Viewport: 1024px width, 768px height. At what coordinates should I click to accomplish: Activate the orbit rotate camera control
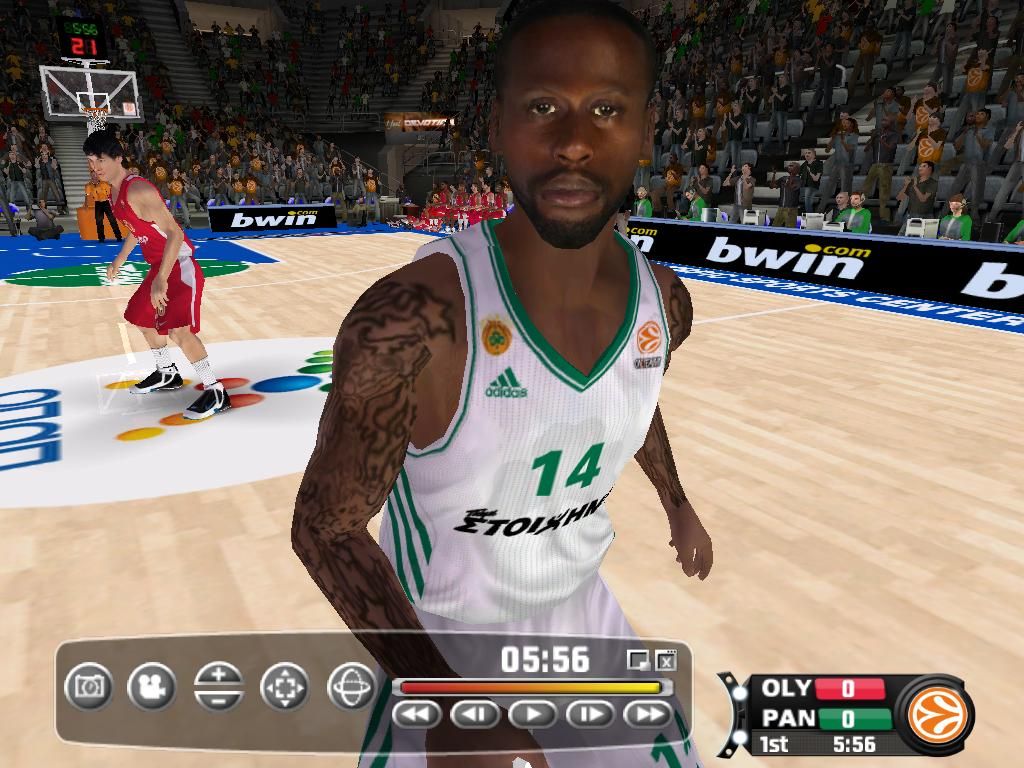(351, 687)
